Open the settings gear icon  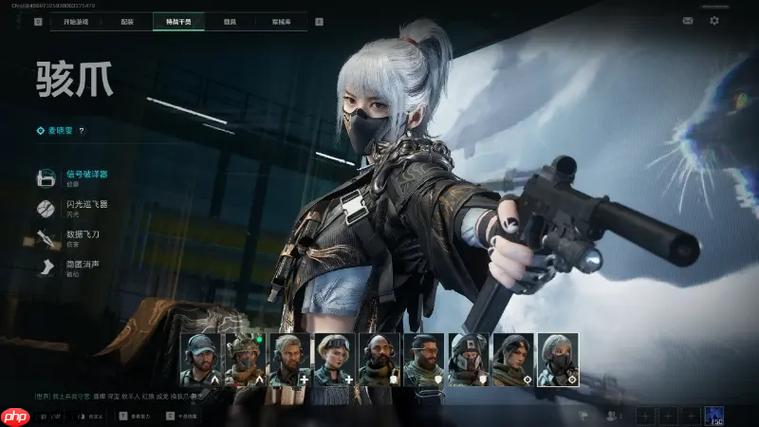[x=714, y=21]
